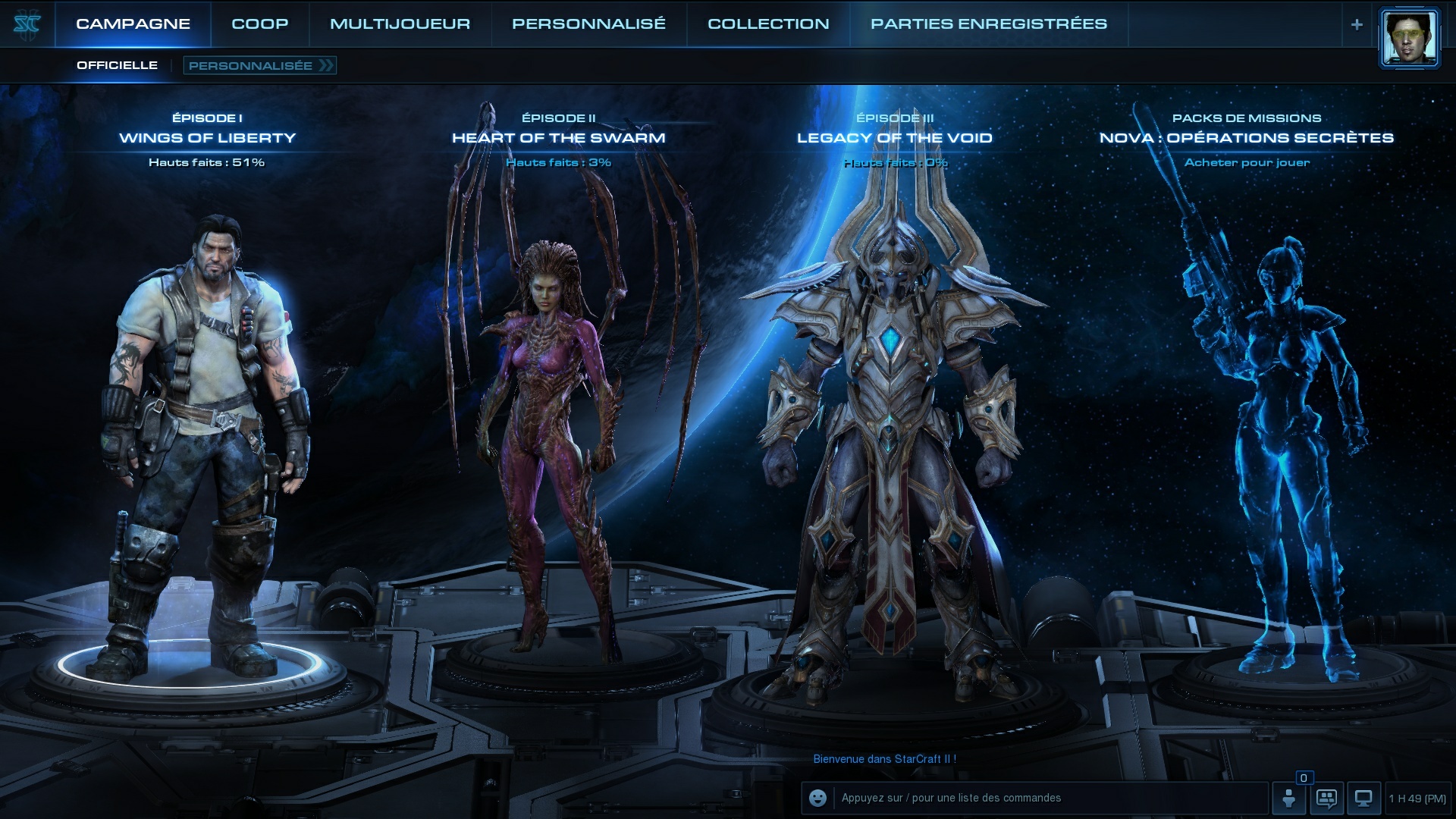Viewport: 1456px width, 819px height.
Task: Click the plus button beside the portrait
Action: pos(1357,24)
